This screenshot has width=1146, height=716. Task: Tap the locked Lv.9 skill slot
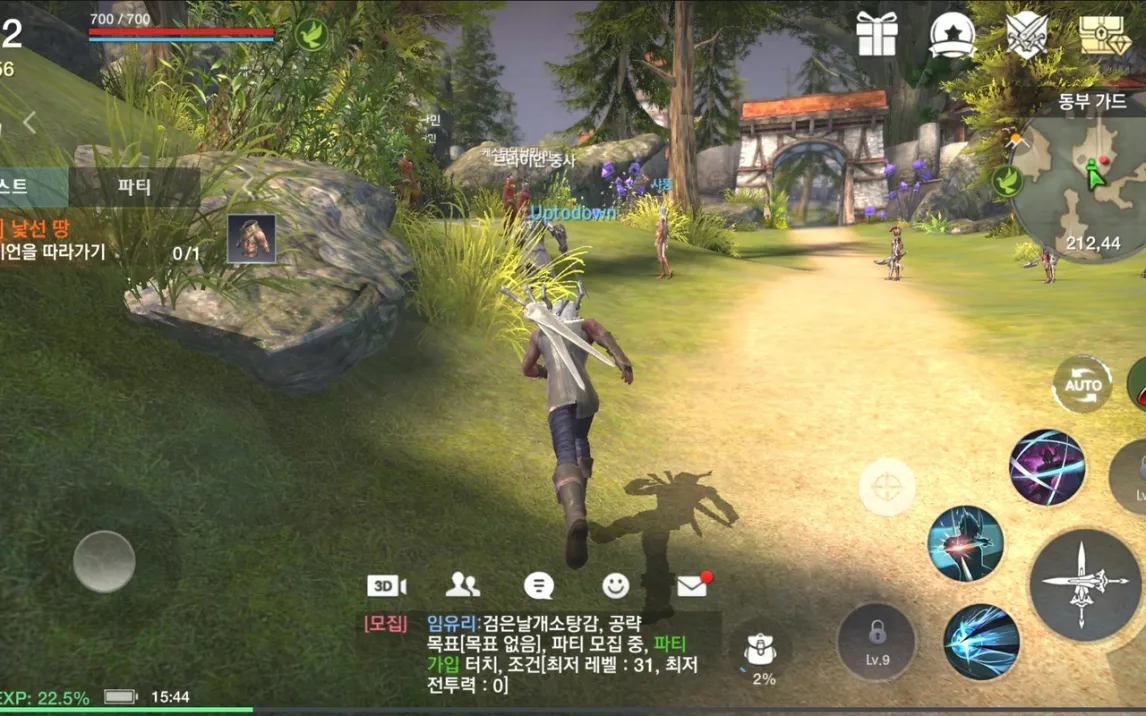pos(877,641)
